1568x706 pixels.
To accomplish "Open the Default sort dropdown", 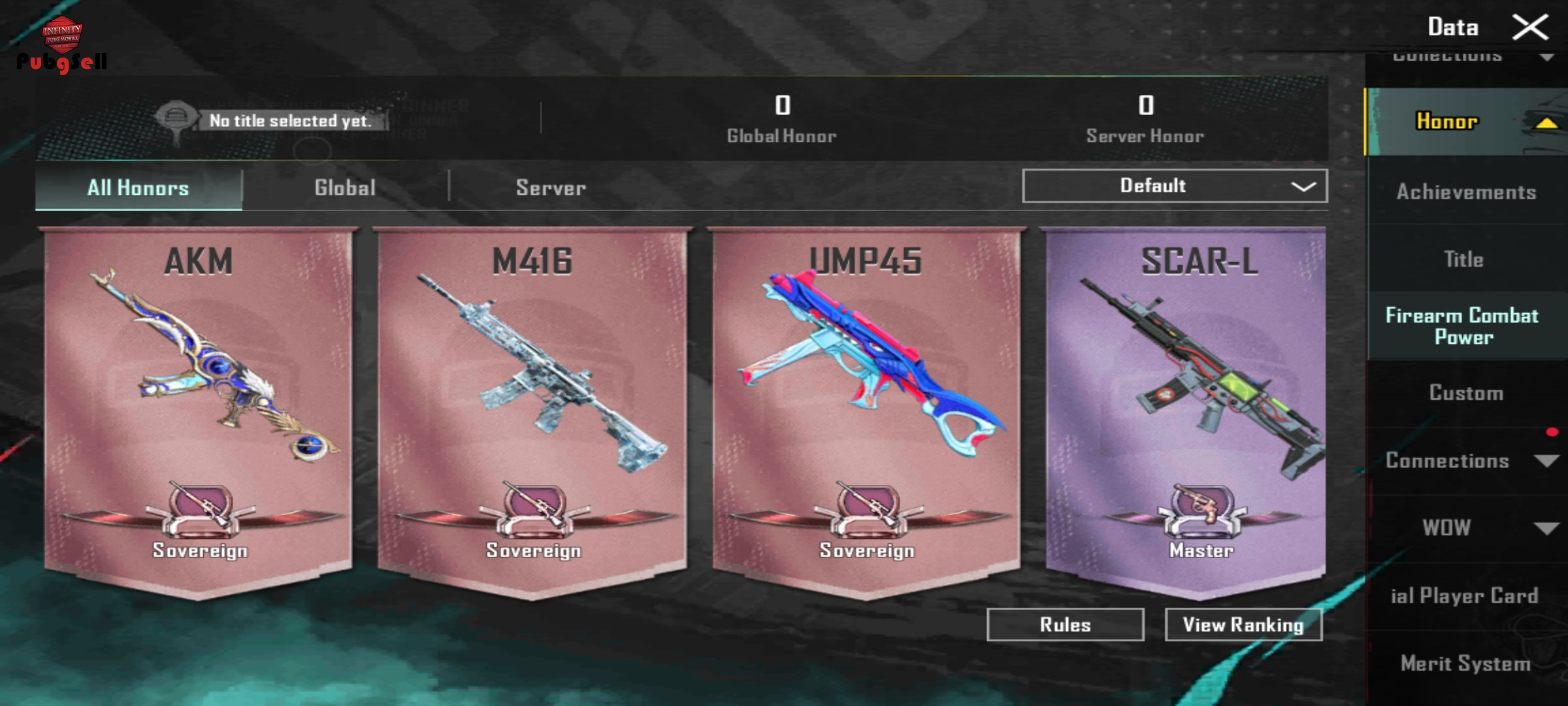I will pos(1174,186).
